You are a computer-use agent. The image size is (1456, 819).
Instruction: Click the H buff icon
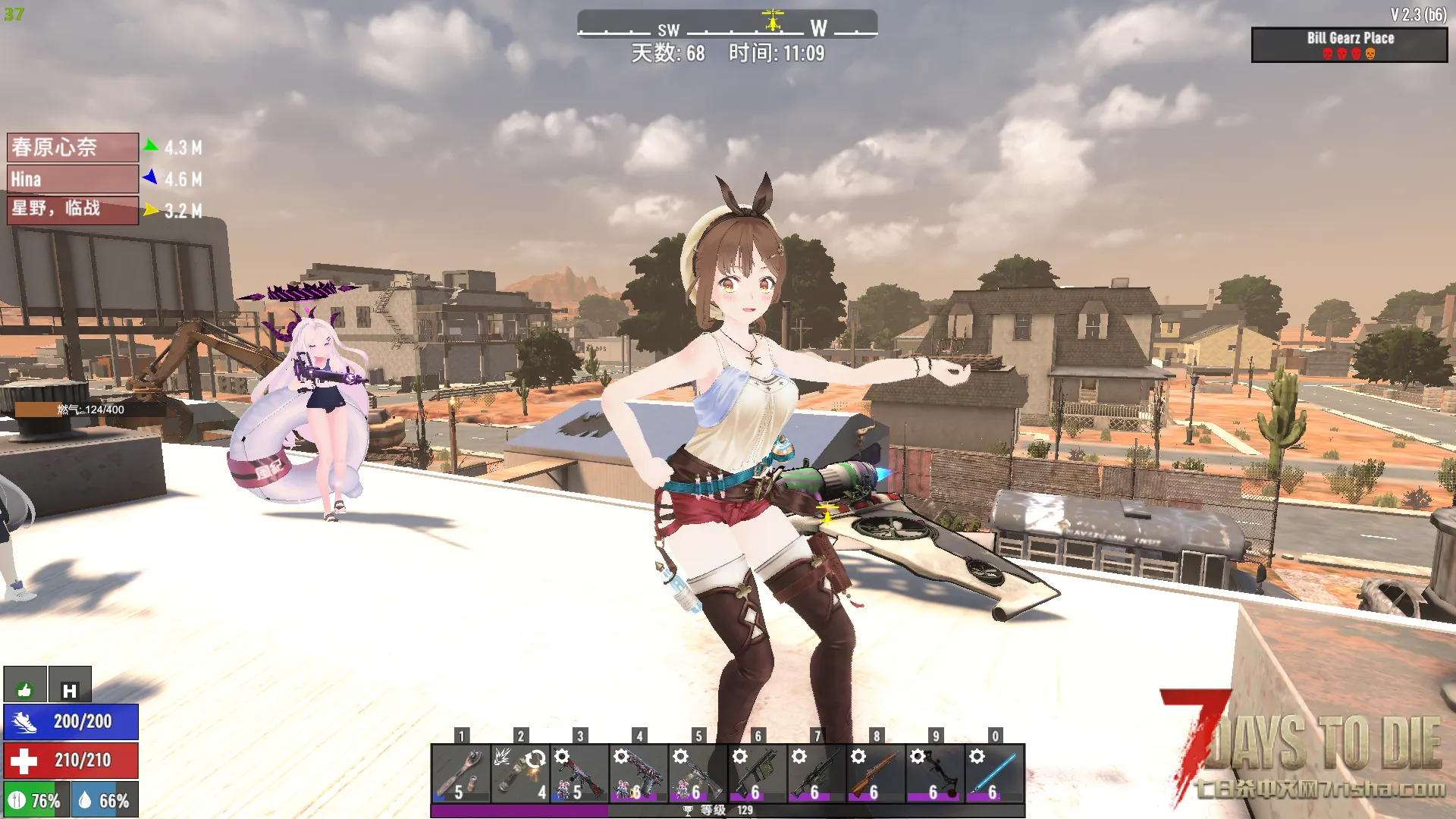click(70, 685)
